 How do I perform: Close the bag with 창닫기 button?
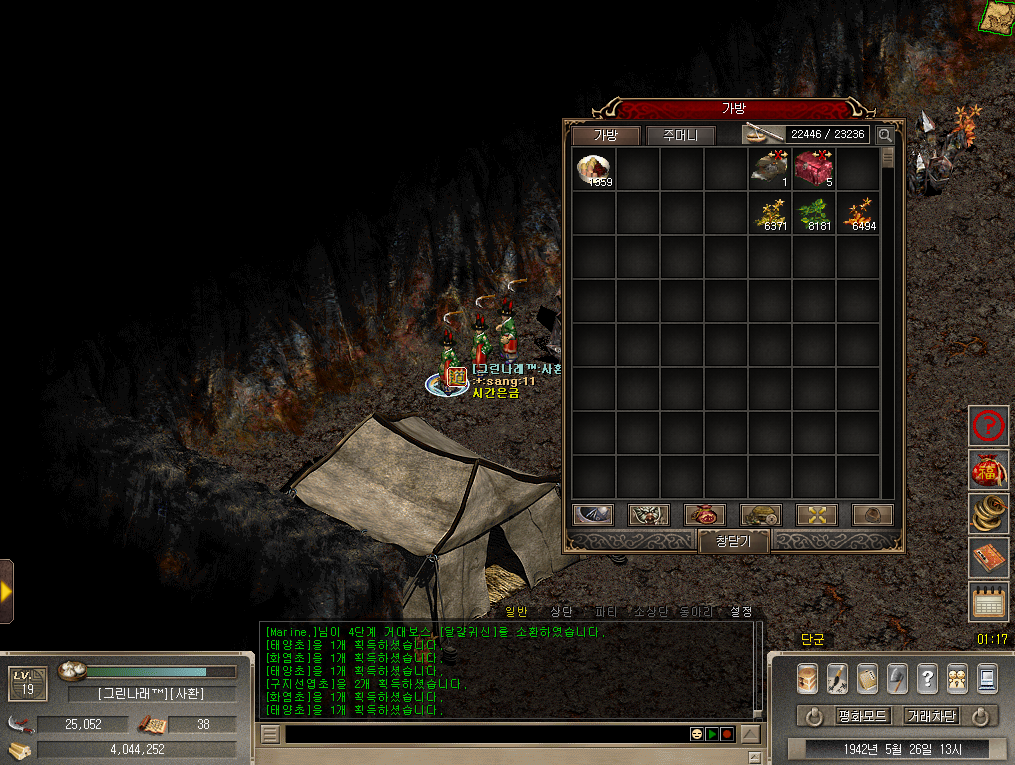pyautogui.click(x=733, y=541)
